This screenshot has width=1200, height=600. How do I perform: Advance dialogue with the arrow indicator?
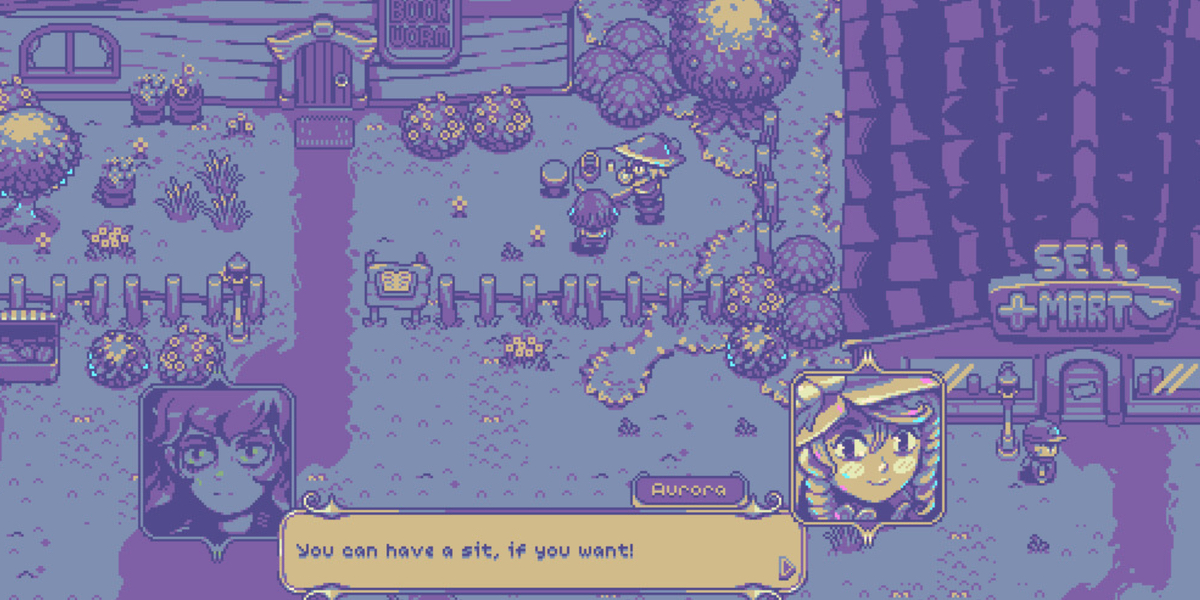tap(787, 568)
